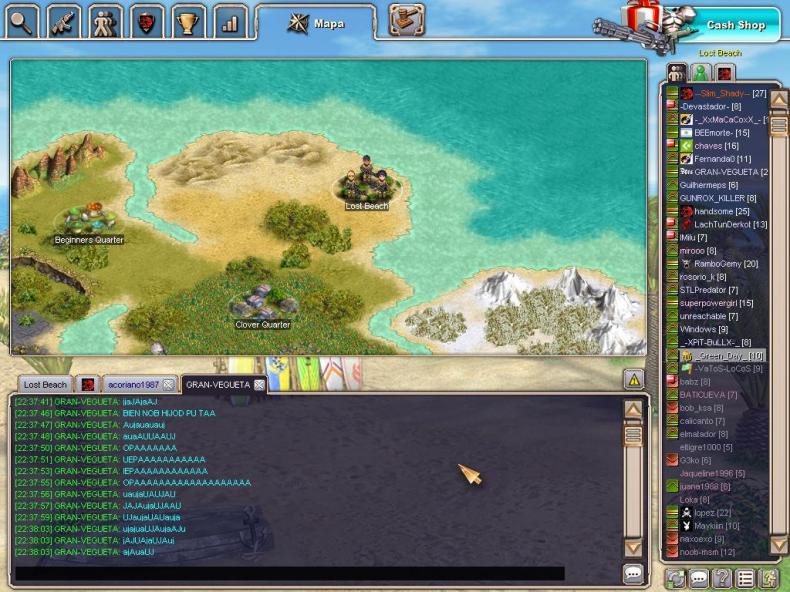Click the yellow warning triangle button
The height and width of the screenshot is (592, 790).
point(633,379)
